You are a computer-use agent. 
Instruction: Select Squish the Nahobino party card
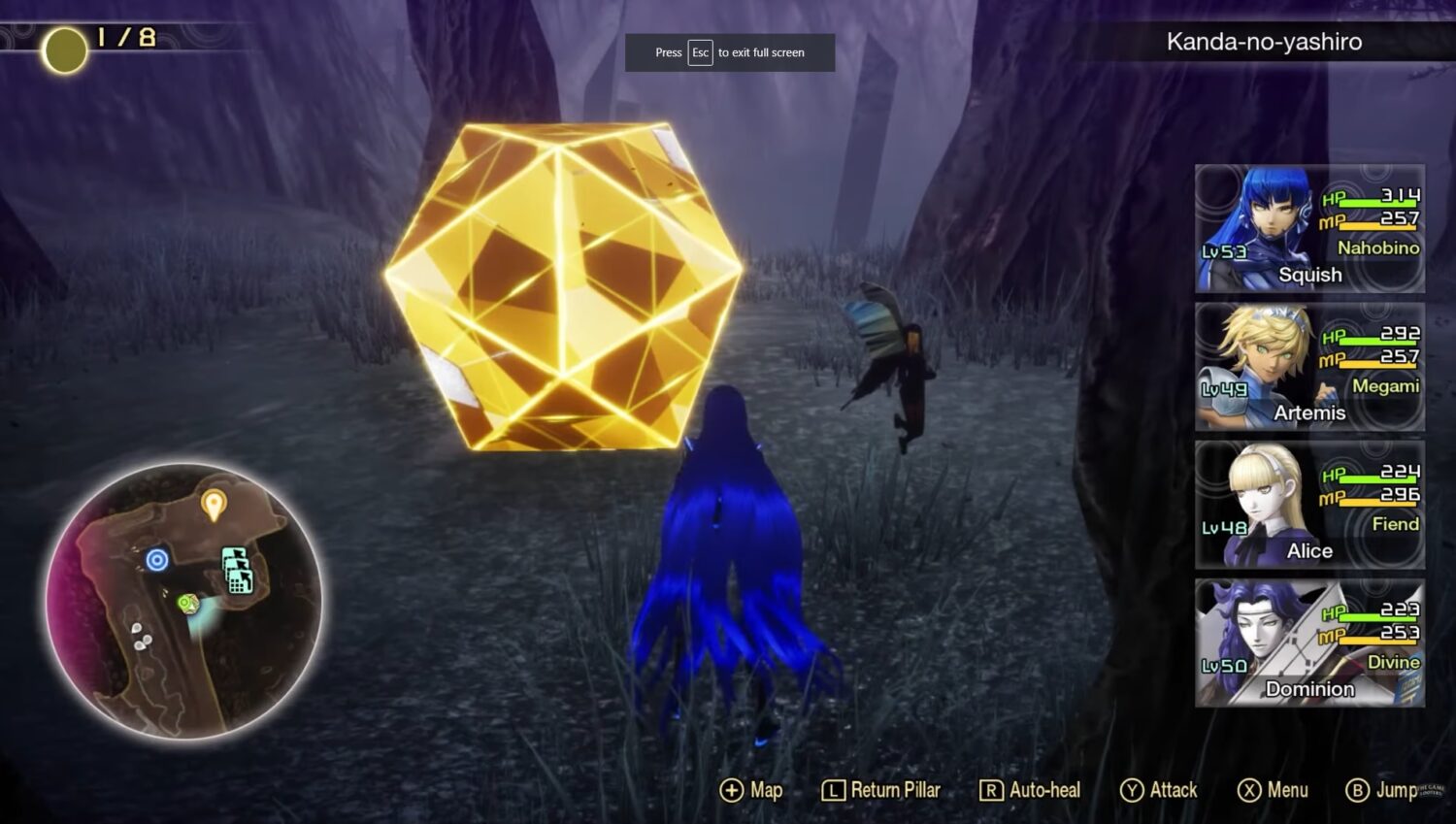[1310, 228]
